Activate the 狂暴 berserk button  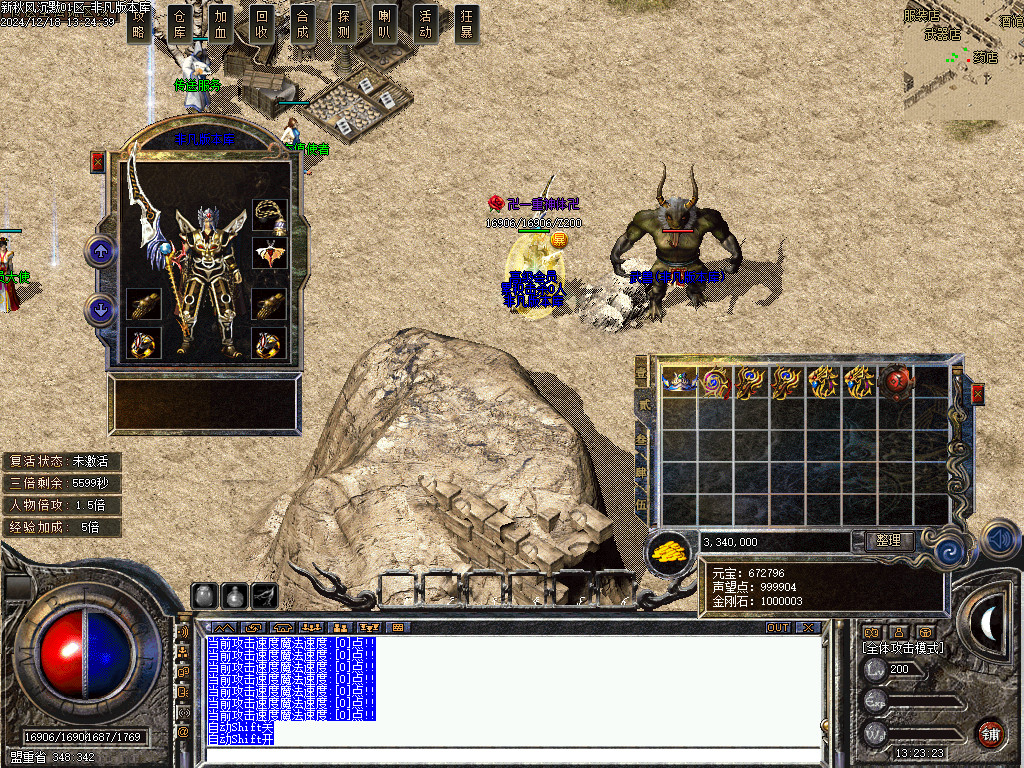466,24
